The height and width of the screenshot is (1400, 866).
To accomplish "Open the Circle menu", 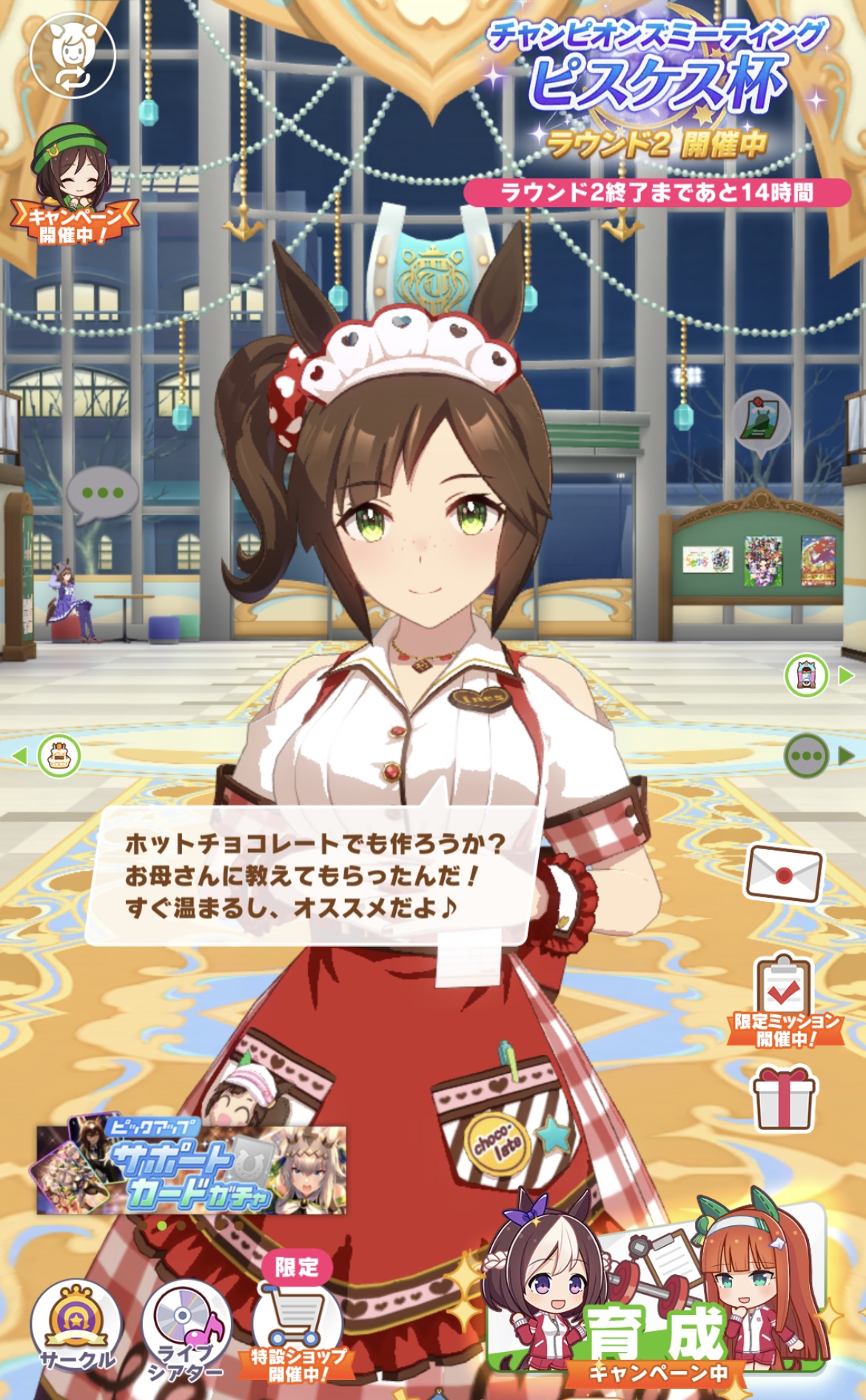I will click(76, 1327).
